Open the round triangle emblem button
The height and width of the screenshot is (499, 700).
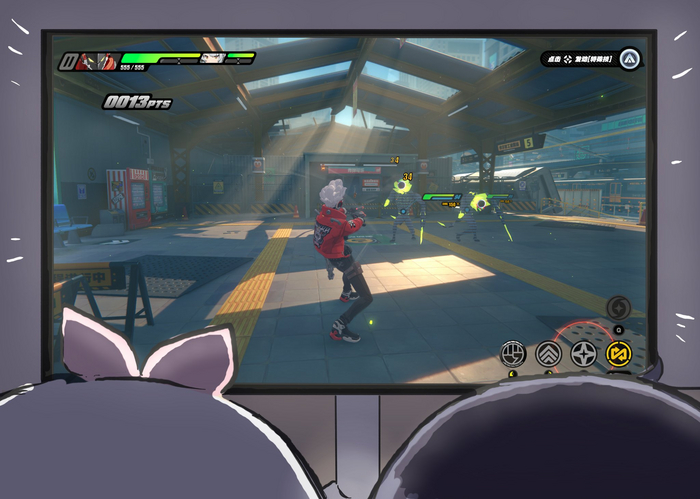coord(629,58)
